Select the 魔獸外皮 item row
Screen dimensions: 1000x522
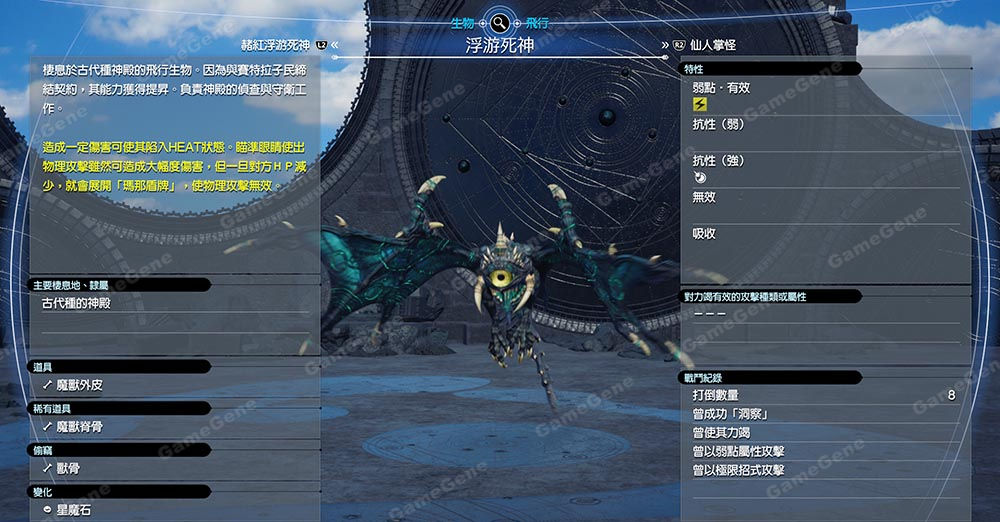(80, 384)
